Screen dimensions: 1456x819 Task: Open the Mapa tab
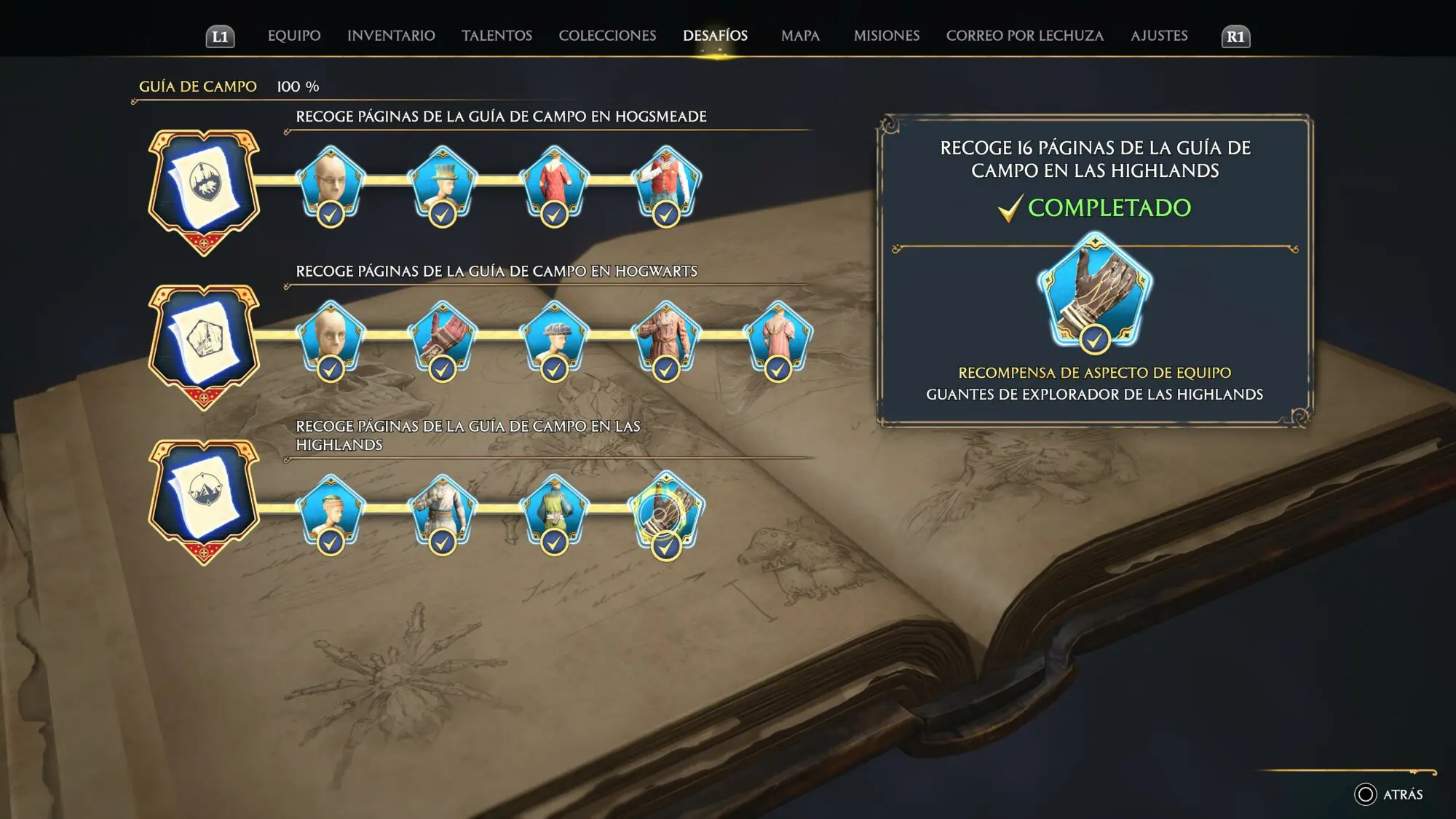800,36
